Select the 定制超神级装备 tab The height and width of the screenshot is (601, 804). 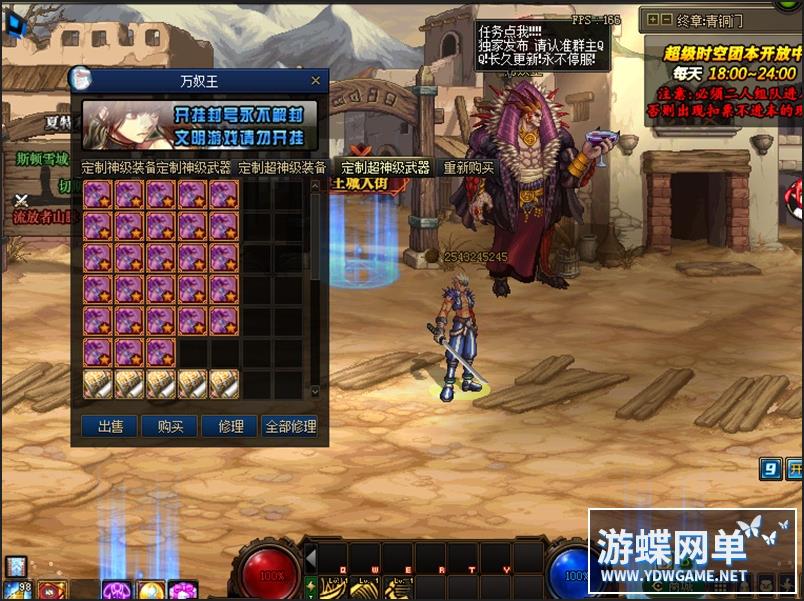(x=282, y=168)
